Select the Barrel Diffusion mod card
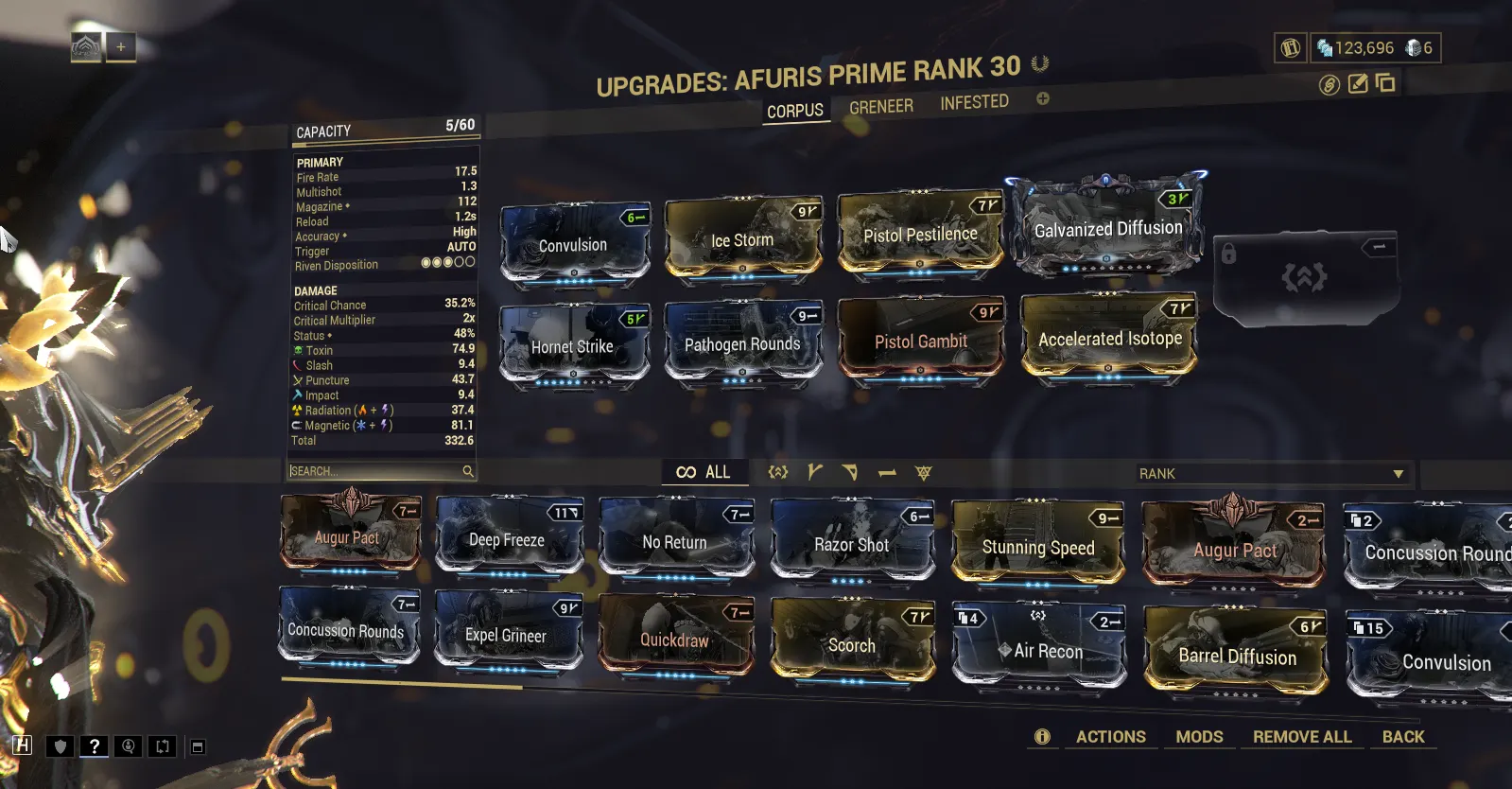The image size is (1512, 789). (x=1237, y=657)
